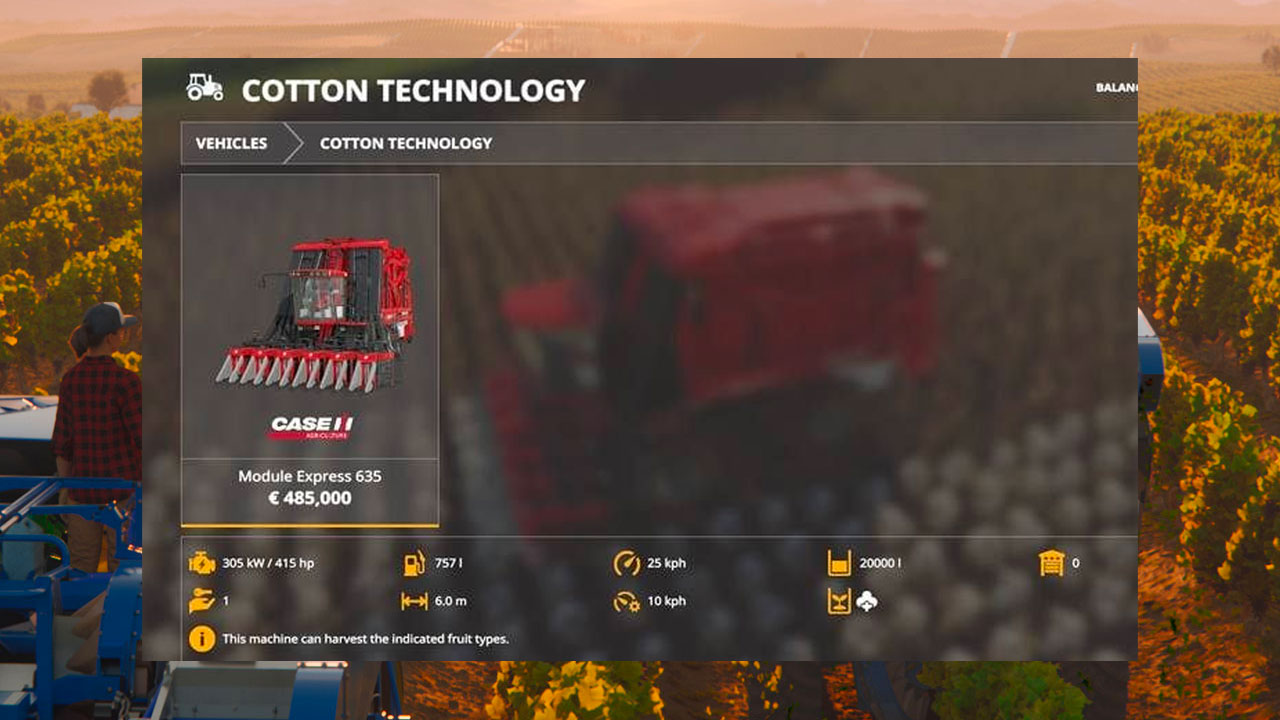The width and height of the screenshot is (1280, 720).
Task: Click the tank capacity icon showing 20000 l
Action: [x=839, y=563]
